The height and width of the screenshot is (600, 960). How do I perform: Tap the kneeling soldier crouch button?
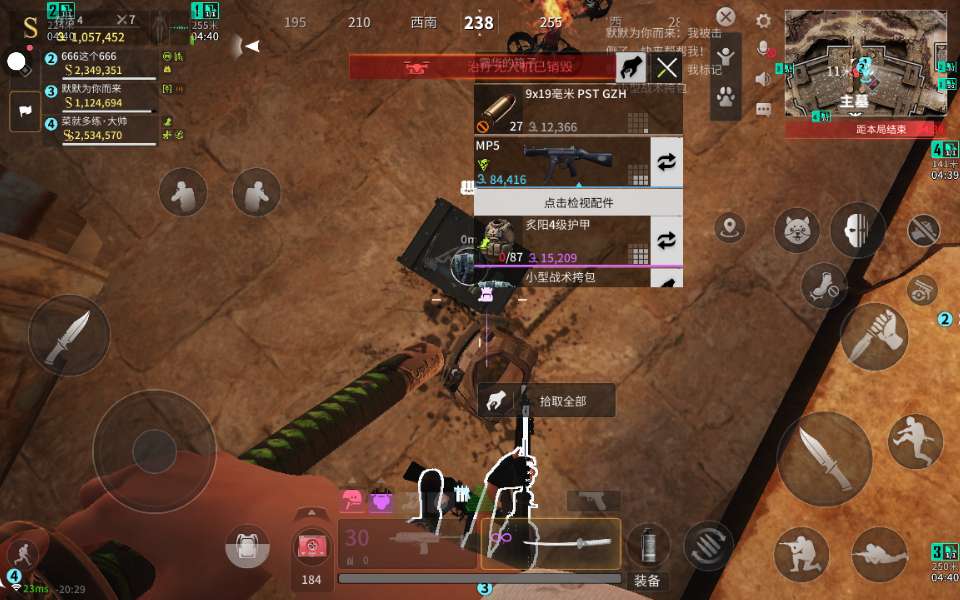click(x=801, y=554)
